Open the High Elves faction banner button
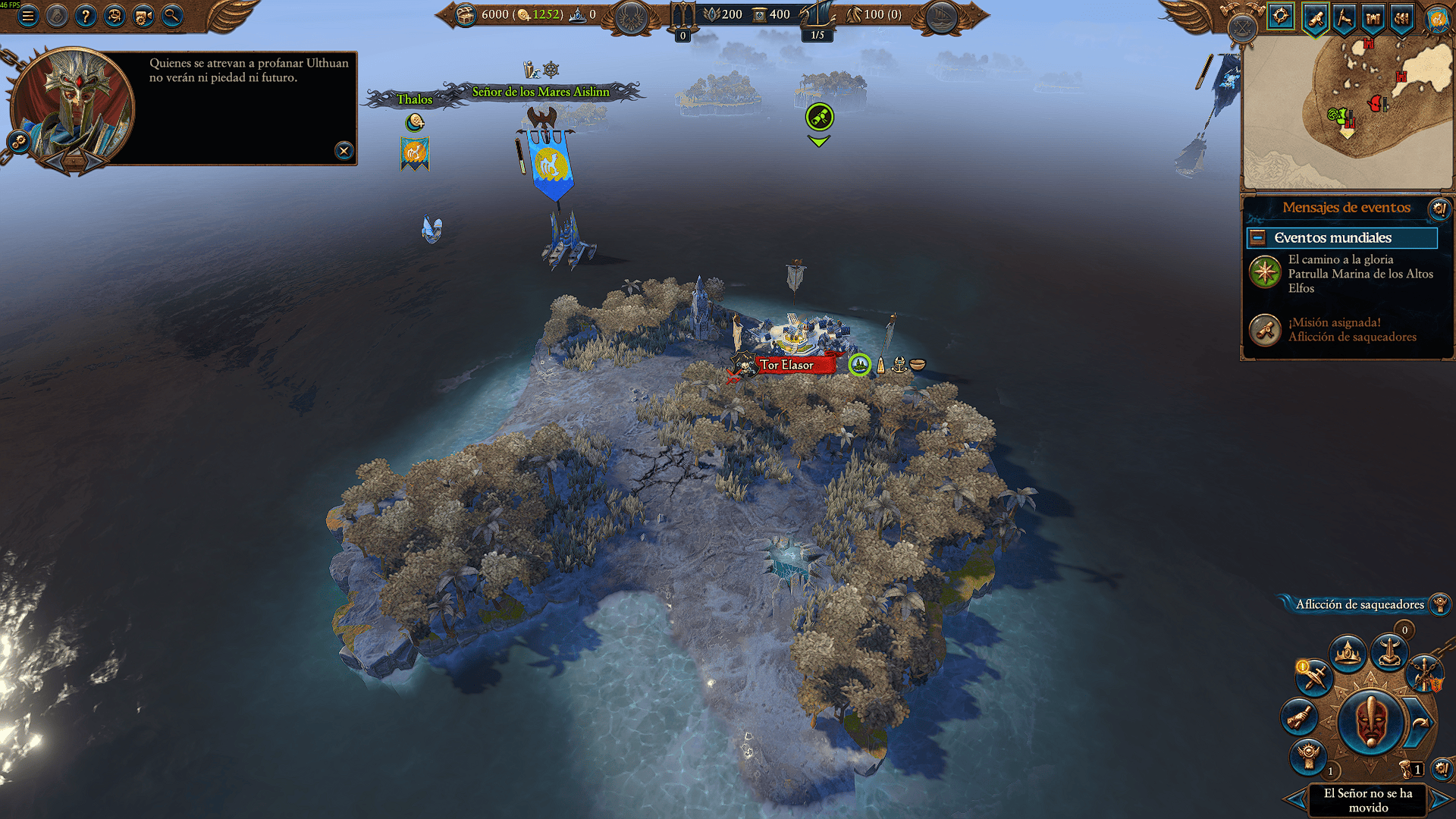 tap(1436, 17)
